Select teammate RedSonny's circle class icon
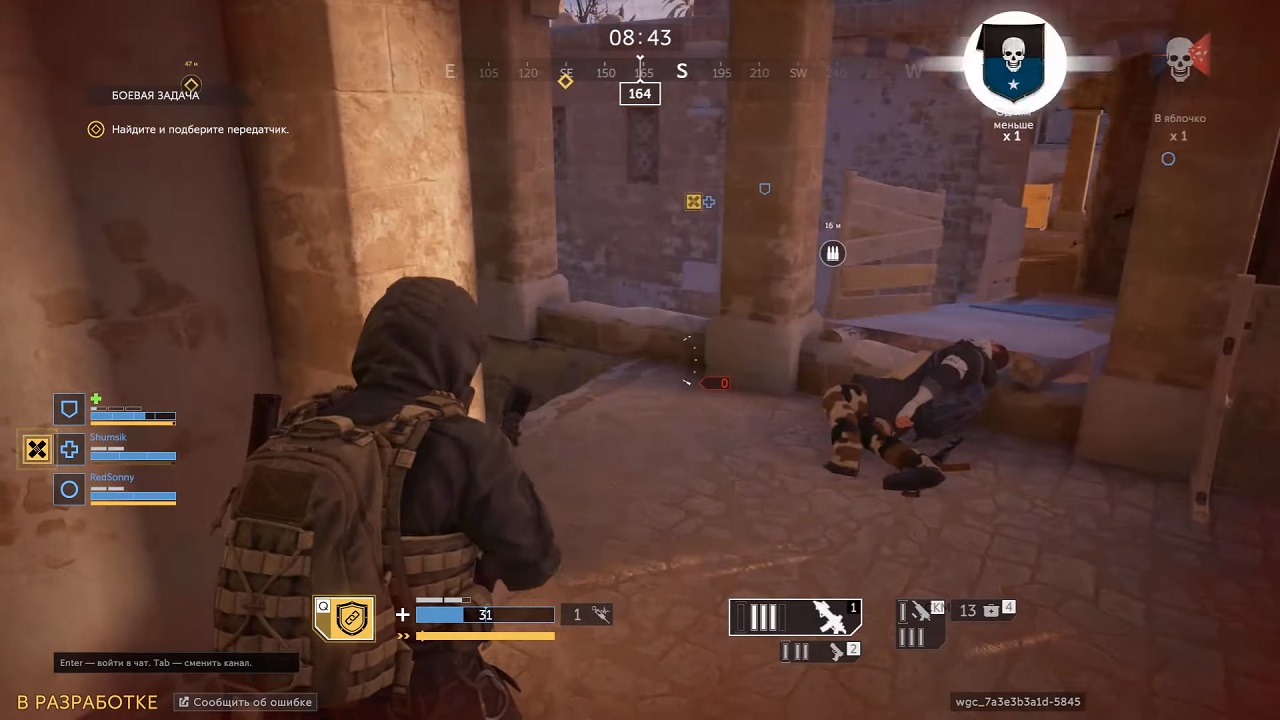 click(69, 490)
